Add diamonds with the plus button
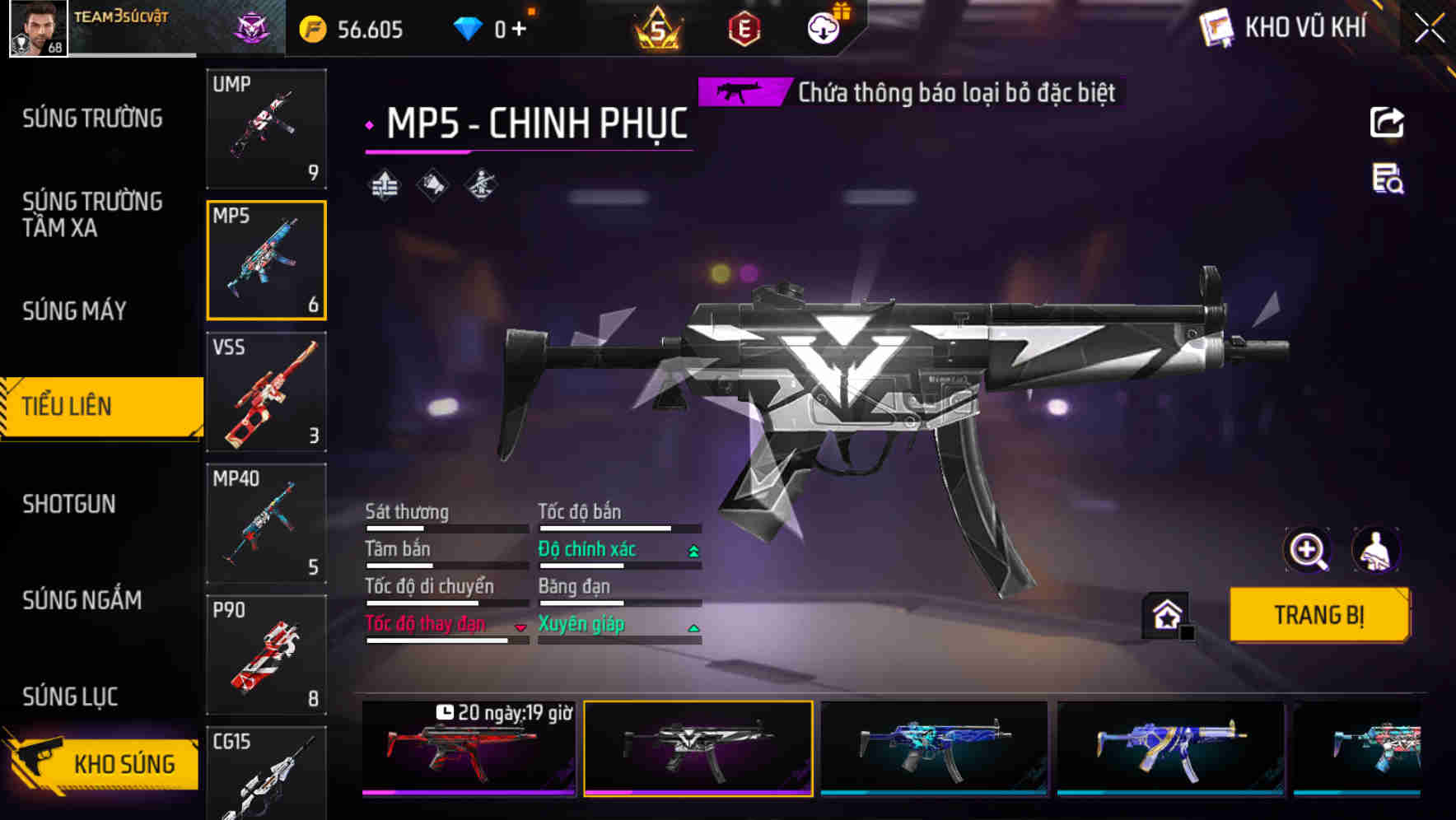This screenshot has height=820, width=1456. [519, 30]
